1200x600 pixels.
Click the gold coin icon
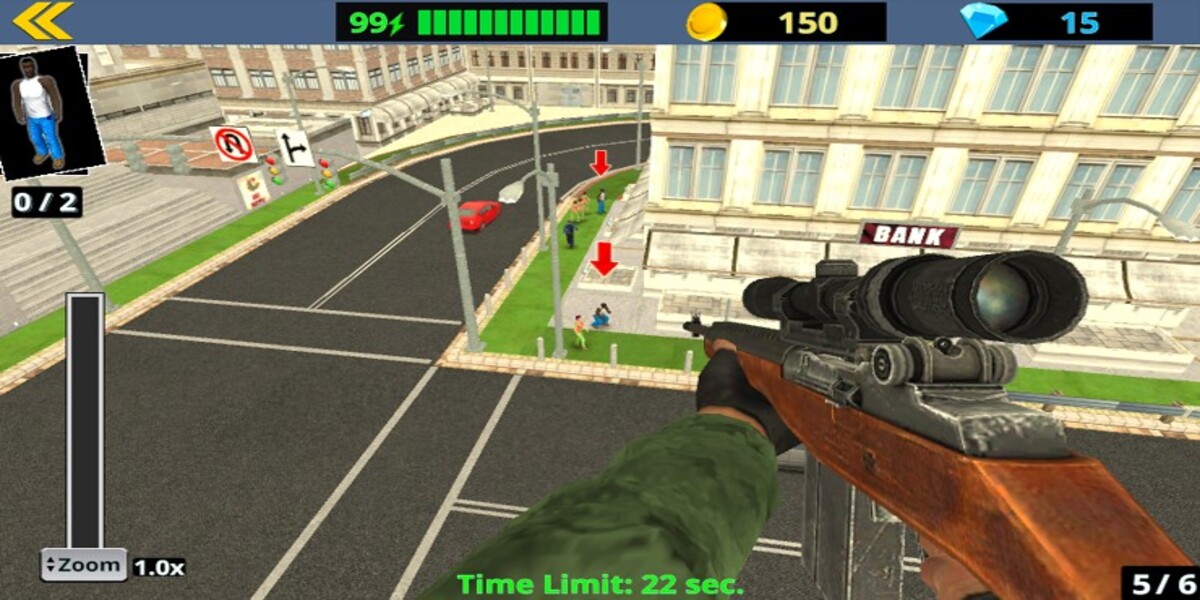tap(706, 21)
